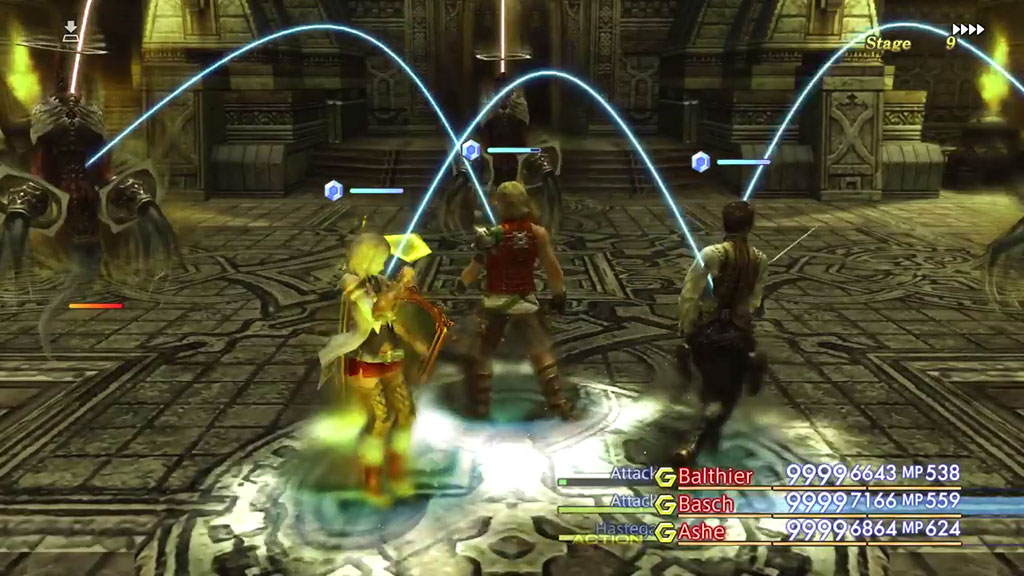Click the fast-forward speed arrows icon
Screen dimensions: 1024x576
pos(967,29)
